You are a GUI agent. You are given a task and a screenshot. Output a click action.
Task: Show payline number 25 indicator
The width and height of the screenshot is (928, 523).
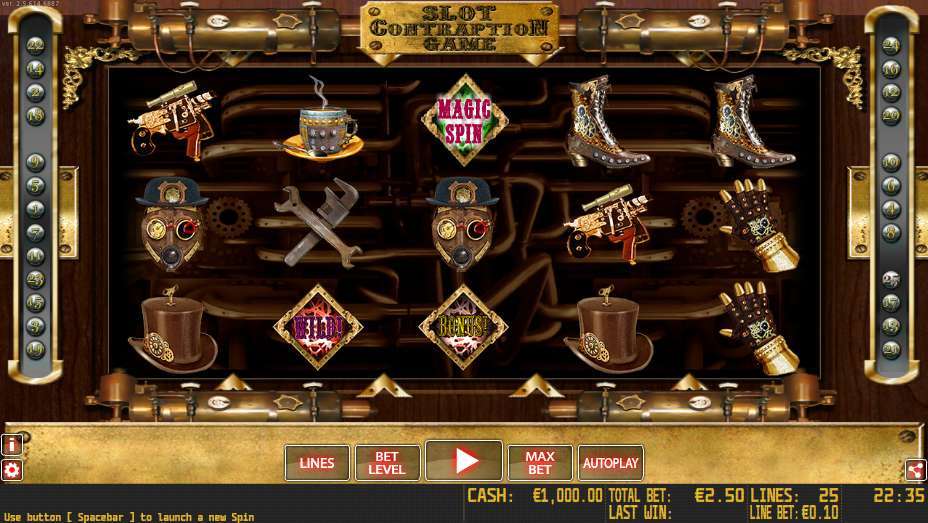pyautogui.click(x=890, y=279)
